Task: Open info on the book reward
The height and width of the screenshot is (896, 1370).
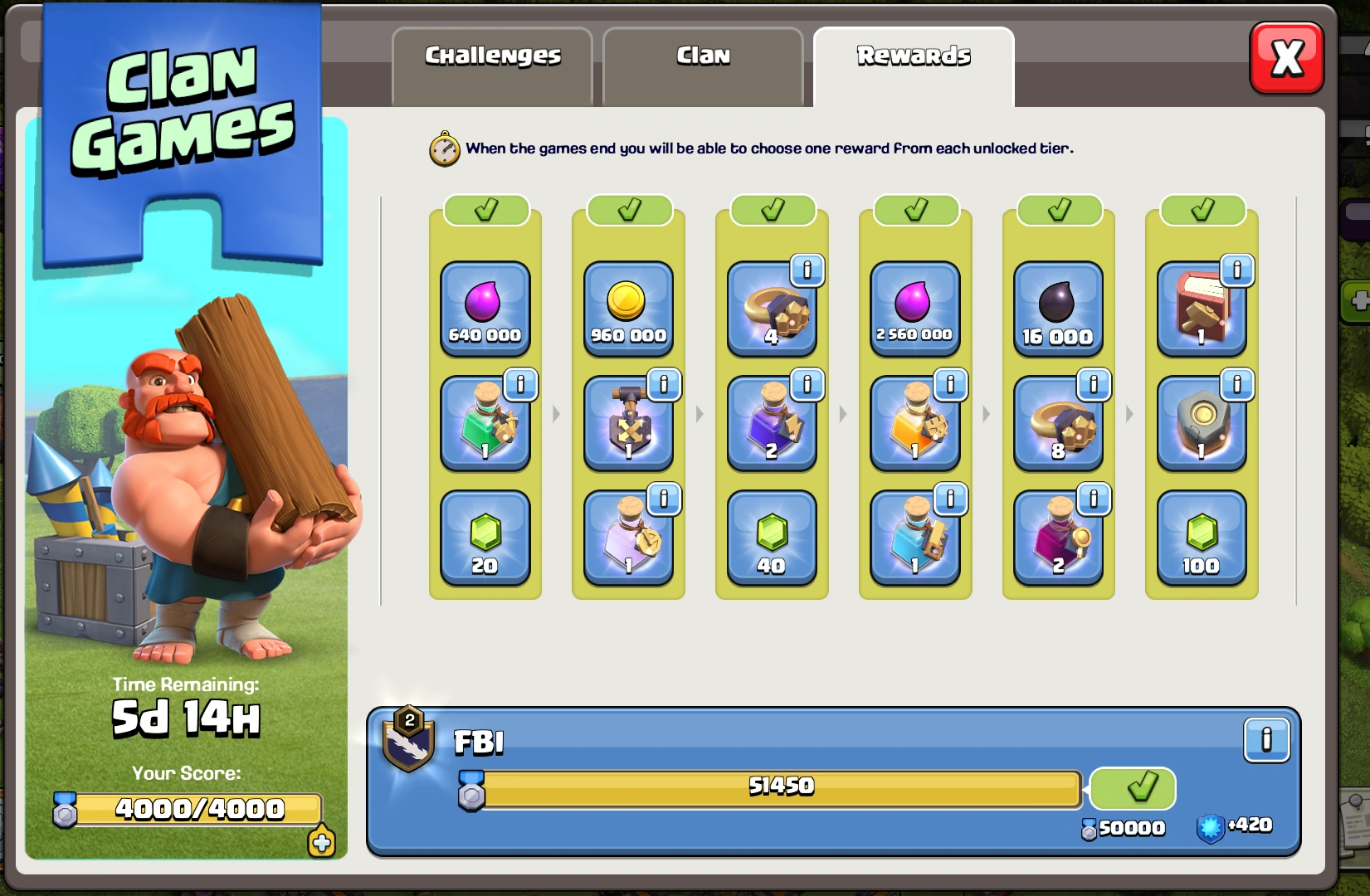Action: pos(1236,268)
